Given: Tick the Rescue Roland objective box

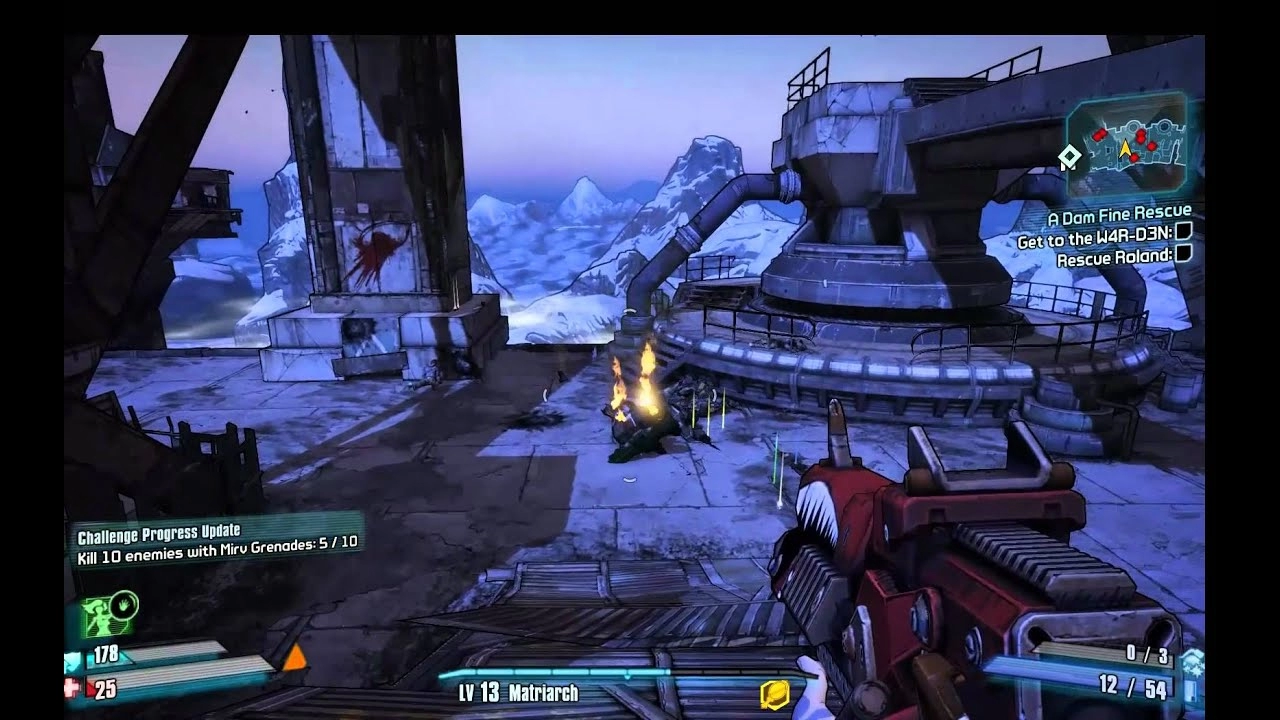Looking at the screenshot, I should pyautogui.click(x=1183, y=254).
